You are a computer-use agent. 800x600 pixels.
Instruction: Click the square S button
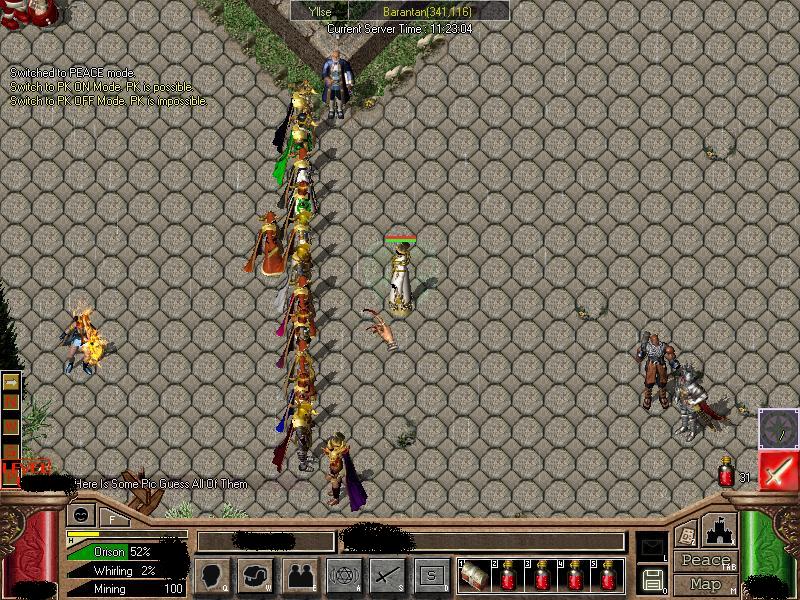[432, 575]
